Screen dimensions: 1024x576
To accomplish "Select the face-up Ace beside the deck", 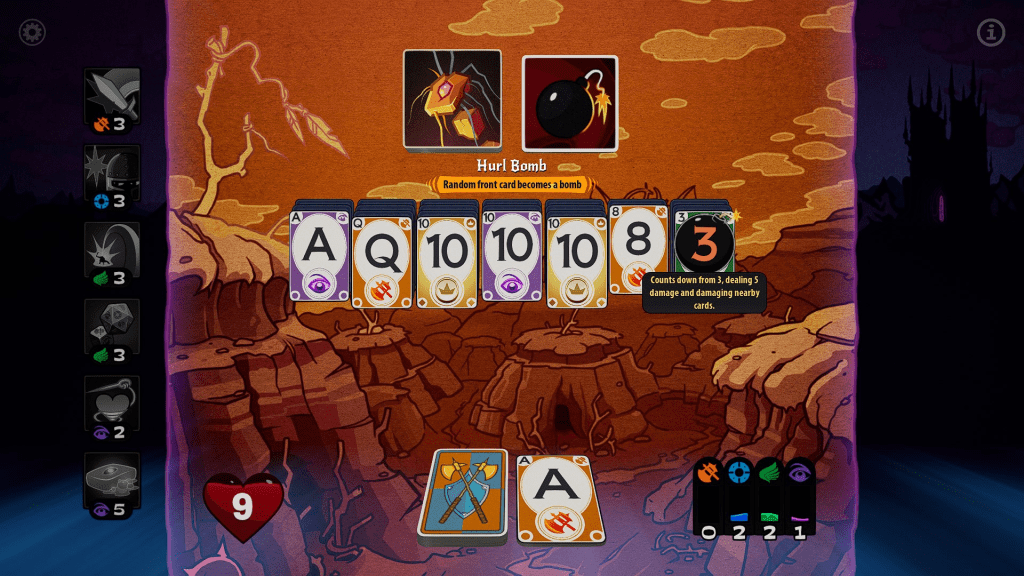I will [561, 499].
